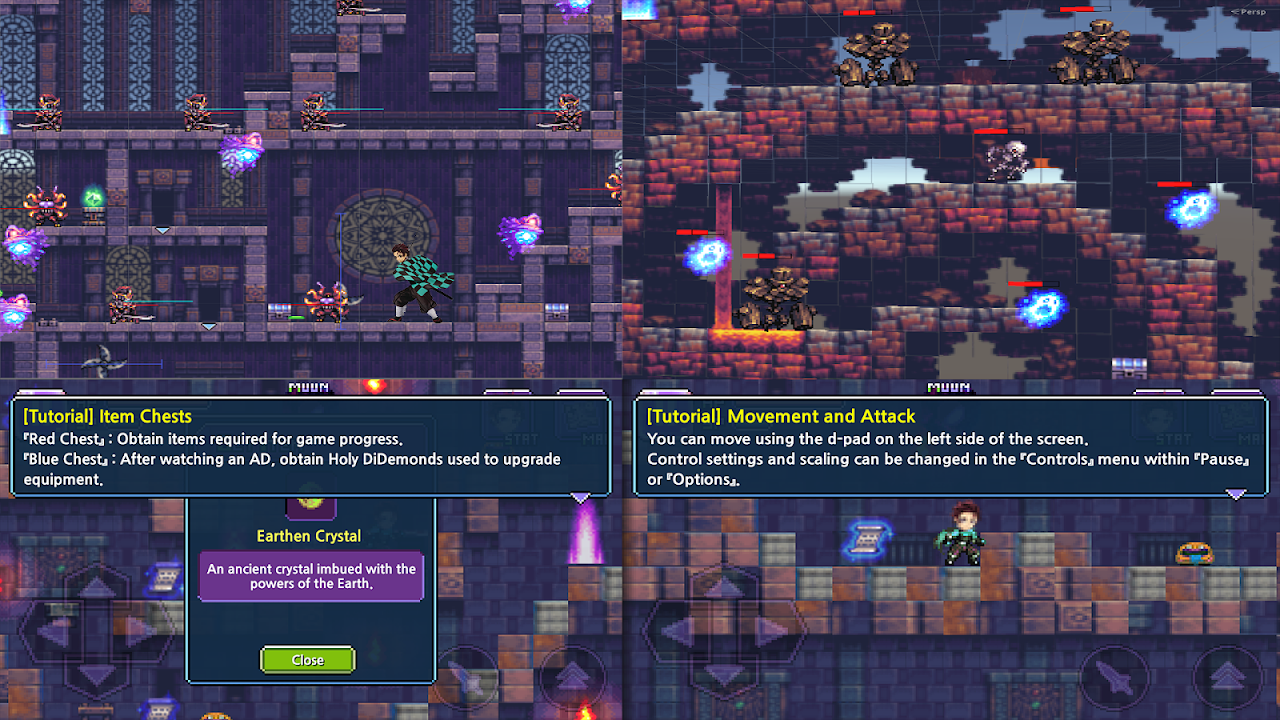Tap d-pad up arrow in Item Chests screen
The width and height of the screenshot is (1280, 720).
click(97, 587)
